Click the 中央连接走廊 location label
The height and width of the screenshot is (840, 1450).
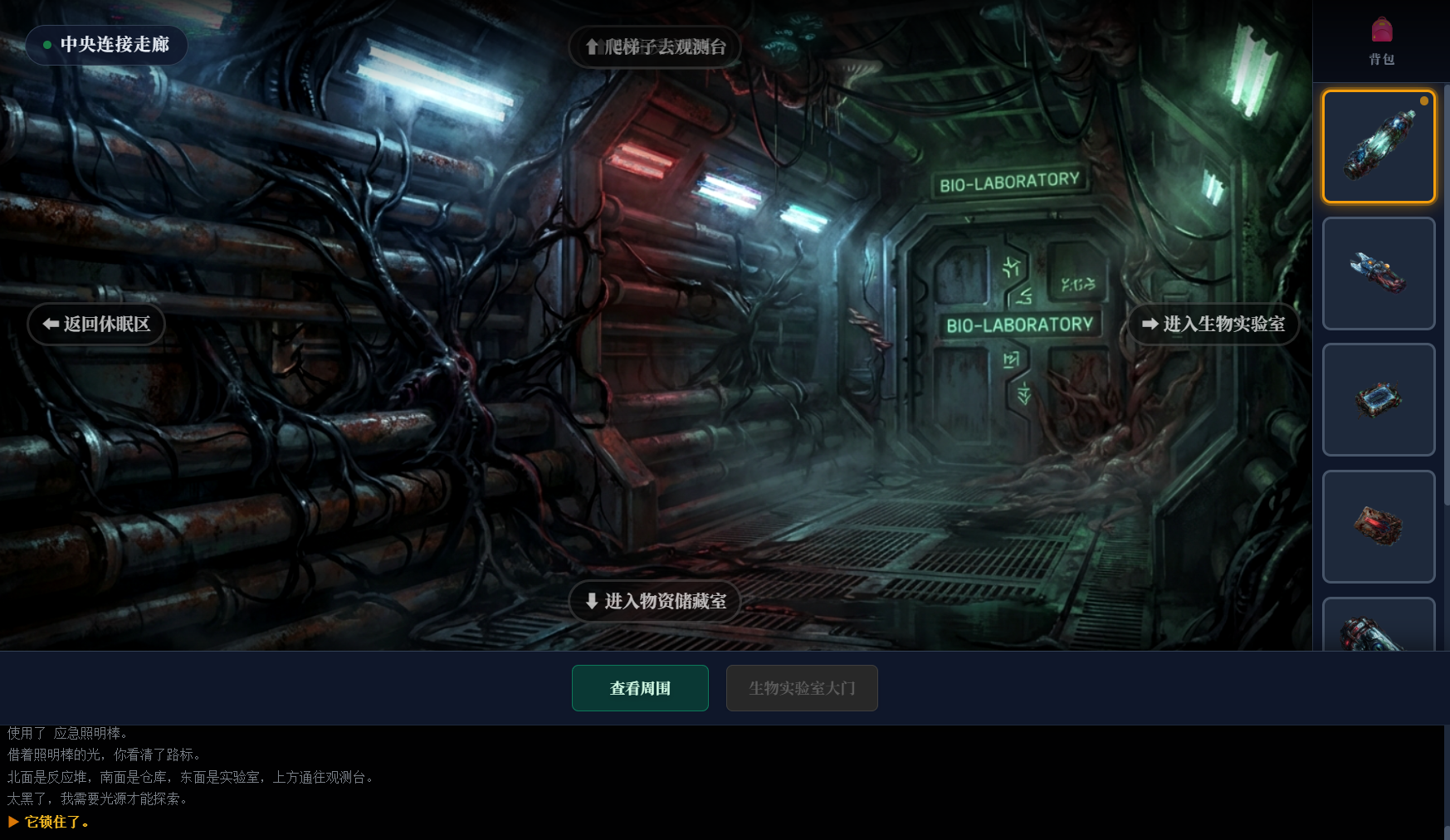[x=106, y=45]
